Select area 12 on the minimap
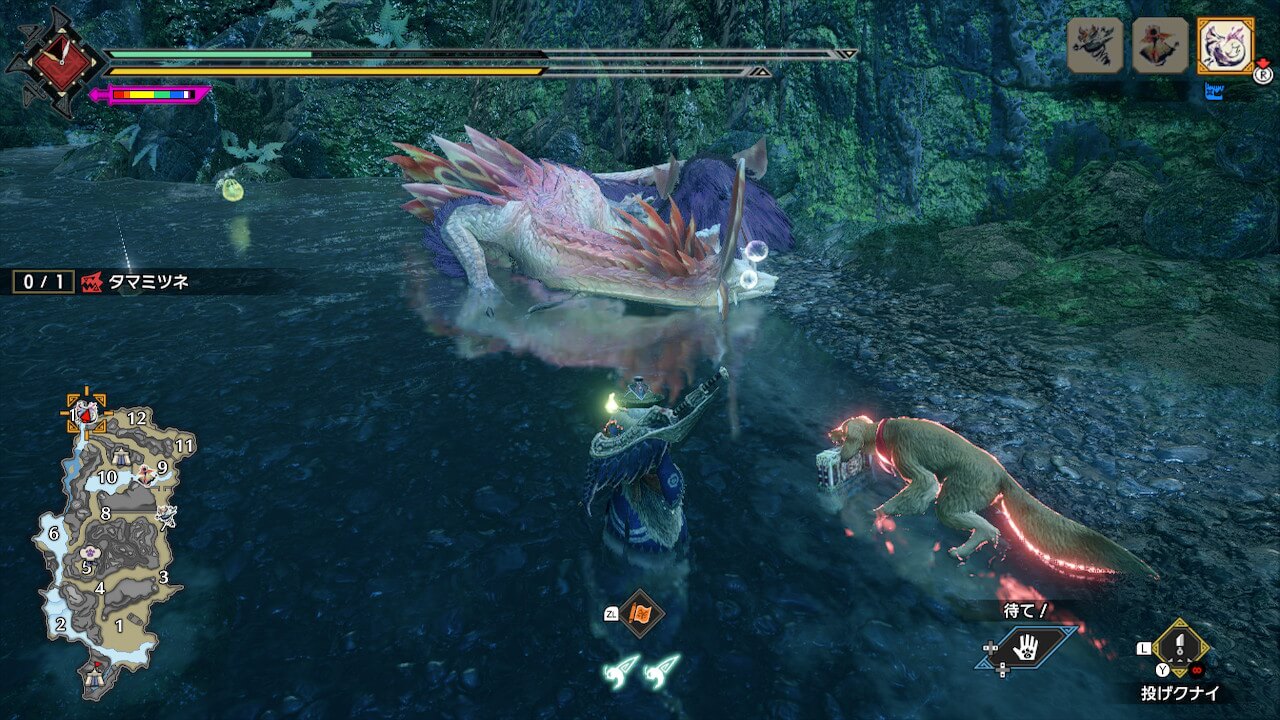The image size is (1280, 720). tap(137, 418)
